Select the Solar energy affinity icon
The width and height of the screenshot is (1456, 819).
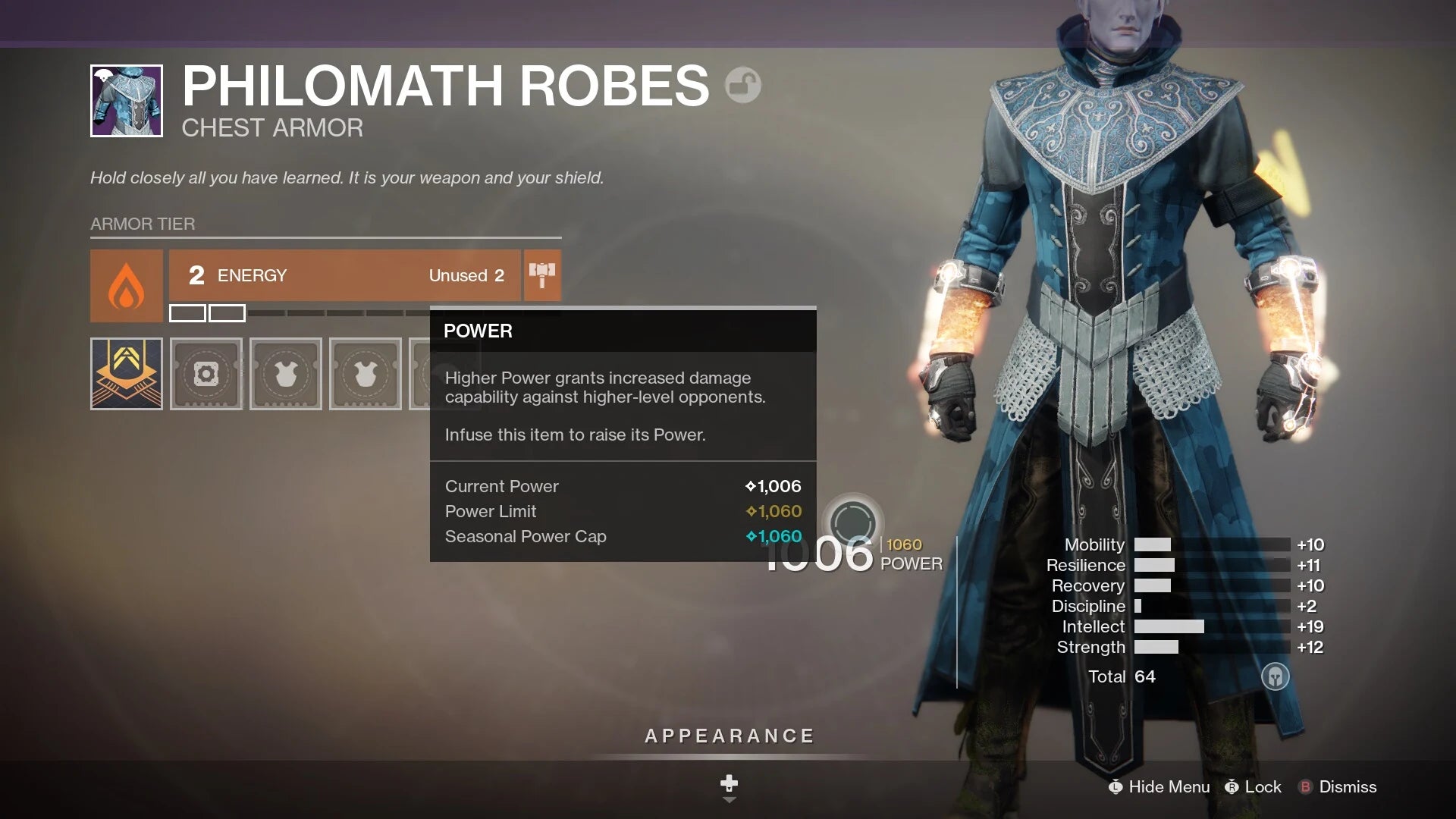click(x=126, y=285)
